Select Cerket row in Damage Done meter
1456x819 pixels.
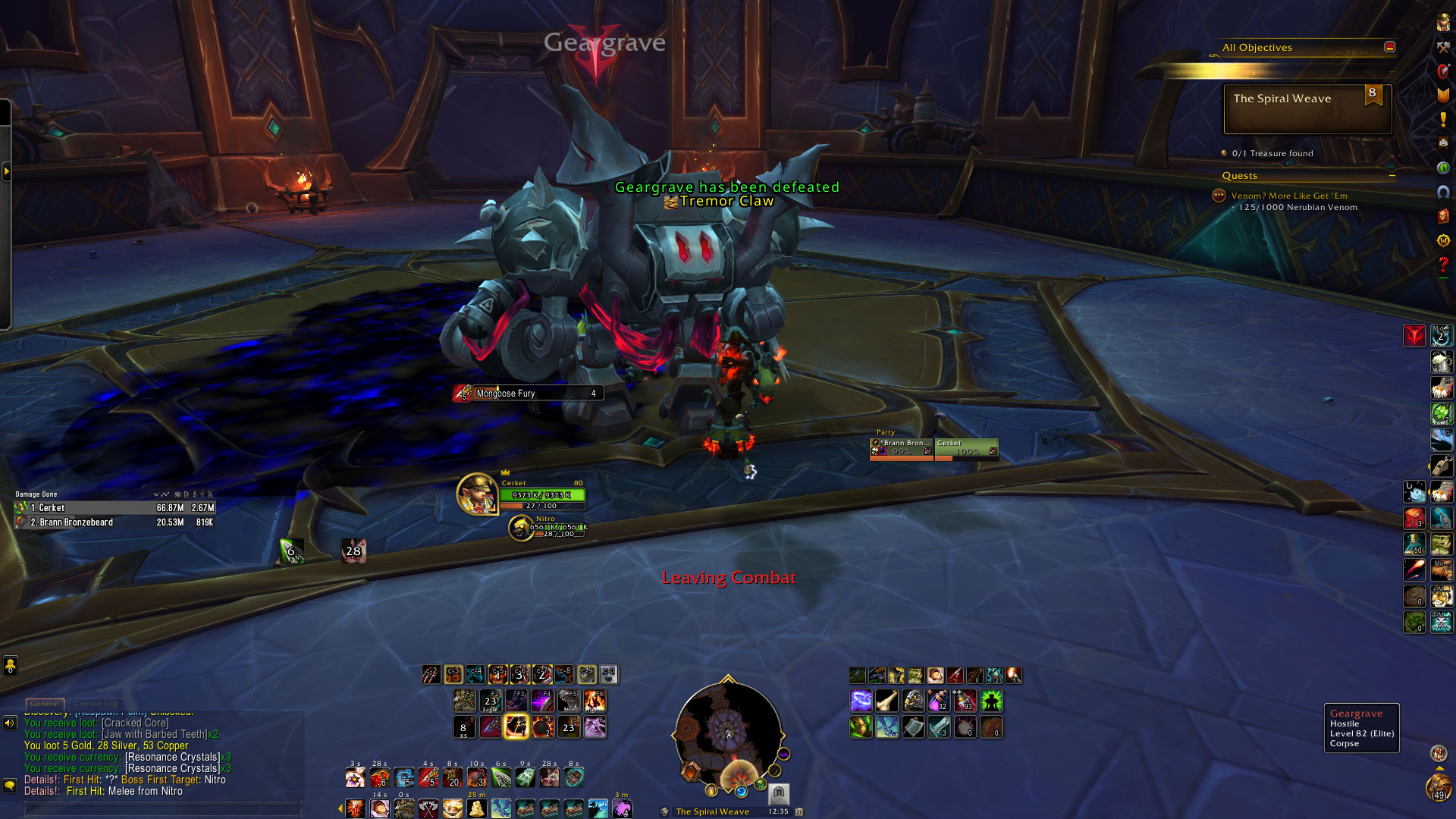[x=115, y=508]
